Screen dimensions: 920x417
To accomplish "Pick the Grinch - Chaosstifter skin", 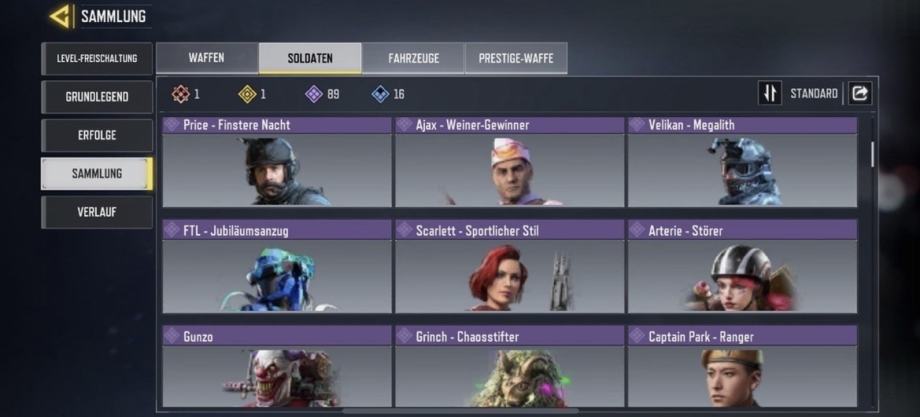I will (508, 368).
